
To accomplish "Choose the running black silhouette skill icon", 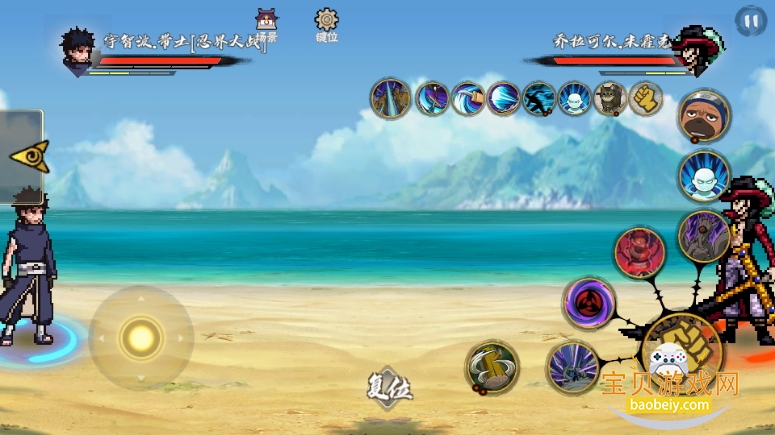I will coord(539,98).
